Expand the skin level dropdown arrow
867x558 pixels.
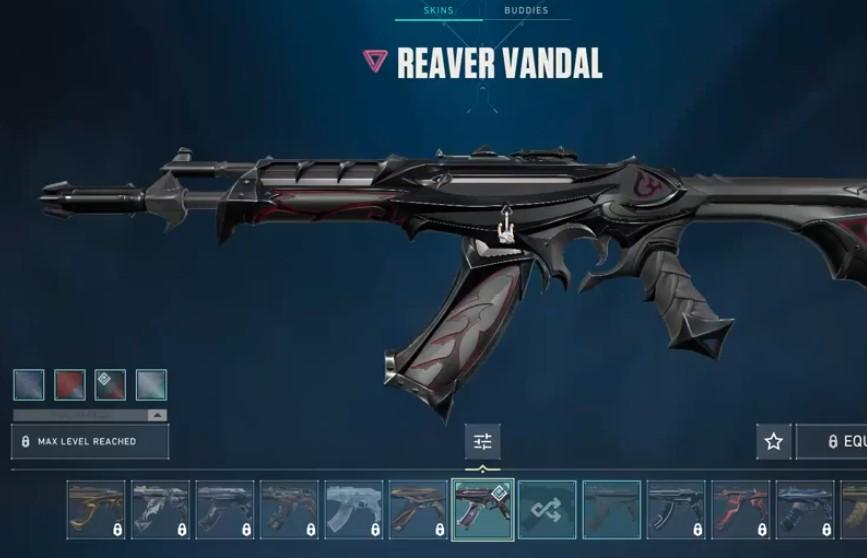156,415
